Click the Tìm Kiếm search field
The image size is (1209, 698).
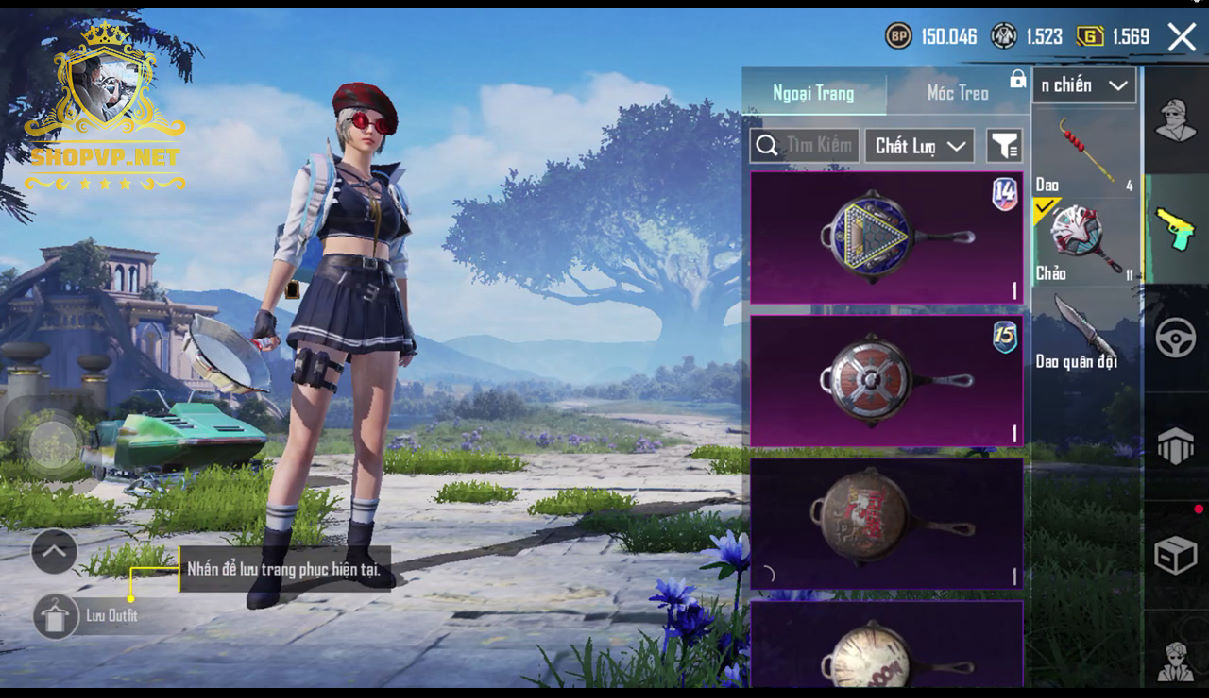804,146
